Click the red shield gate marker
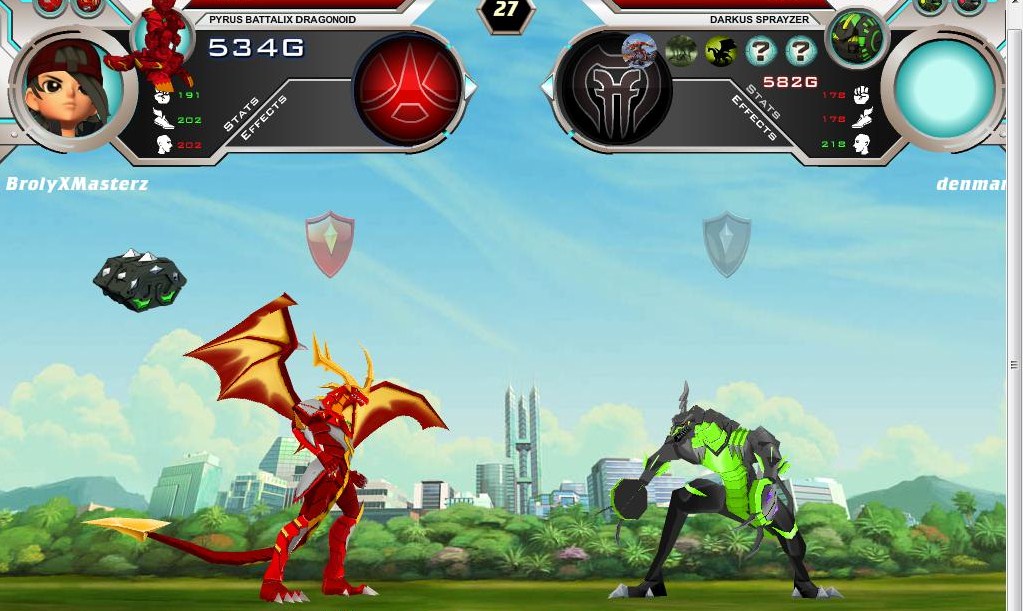1023x611 pixels. [330, 243]
